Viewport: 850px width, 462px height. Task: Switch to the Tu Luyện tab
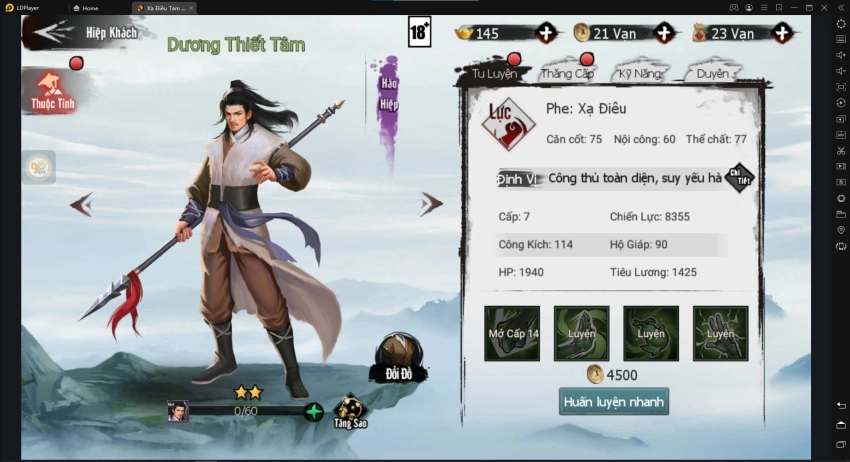click(487, 74)
